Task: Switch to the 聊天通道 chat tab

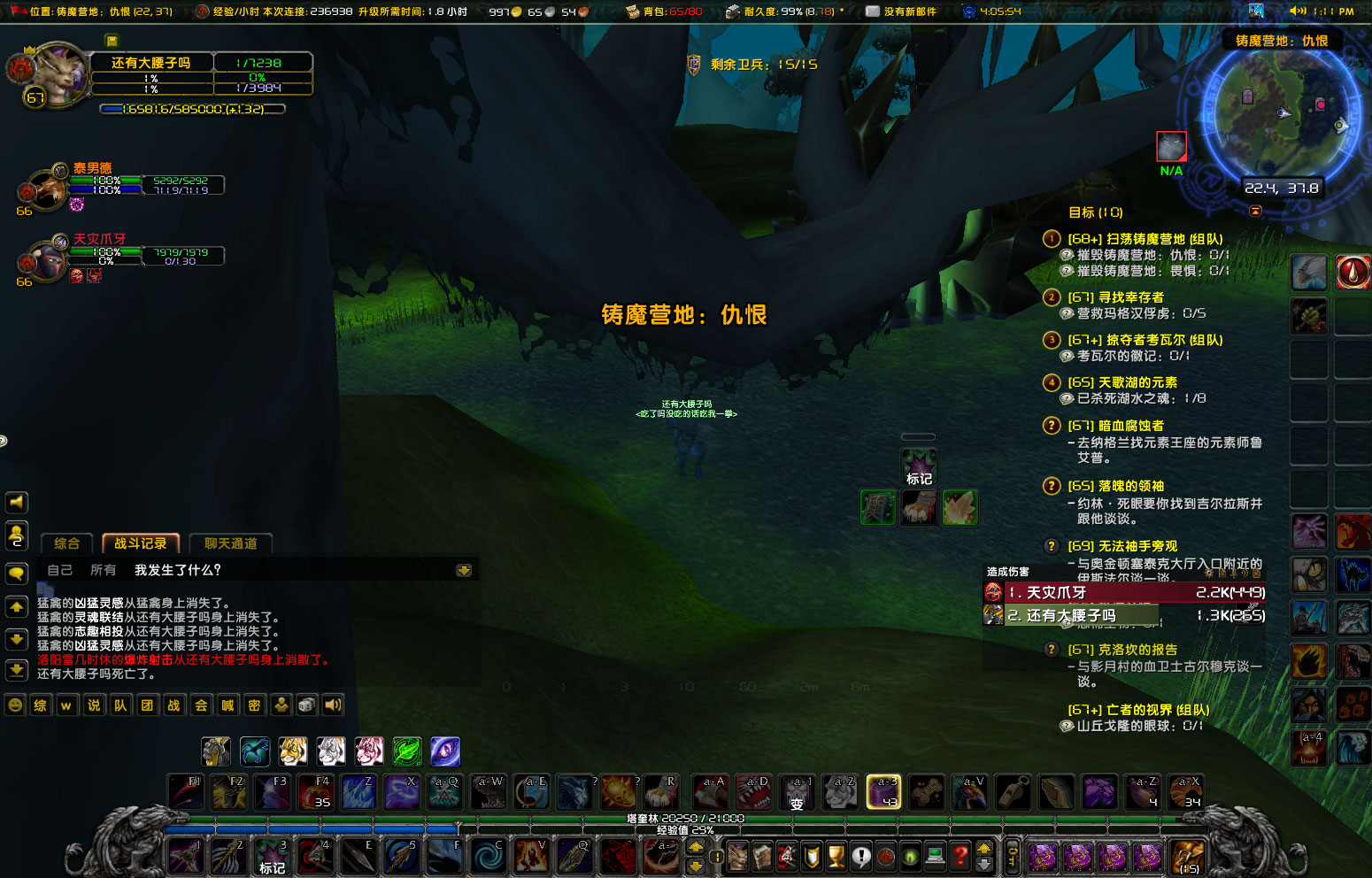Action: (x=230, y=543)
